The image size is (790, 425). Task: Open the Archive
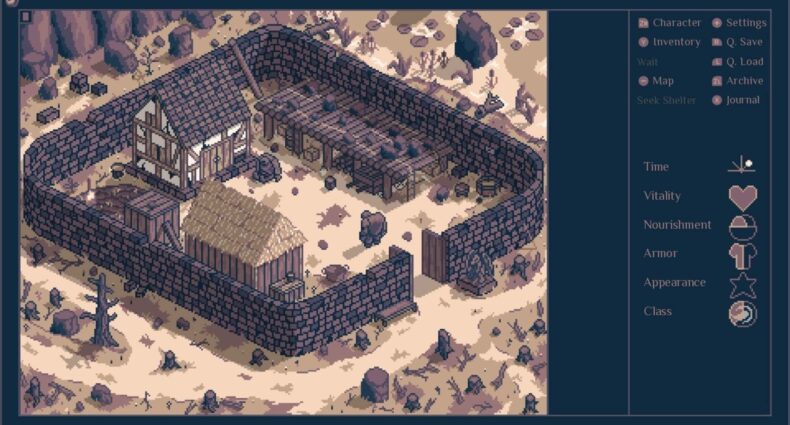coord(737,81)
